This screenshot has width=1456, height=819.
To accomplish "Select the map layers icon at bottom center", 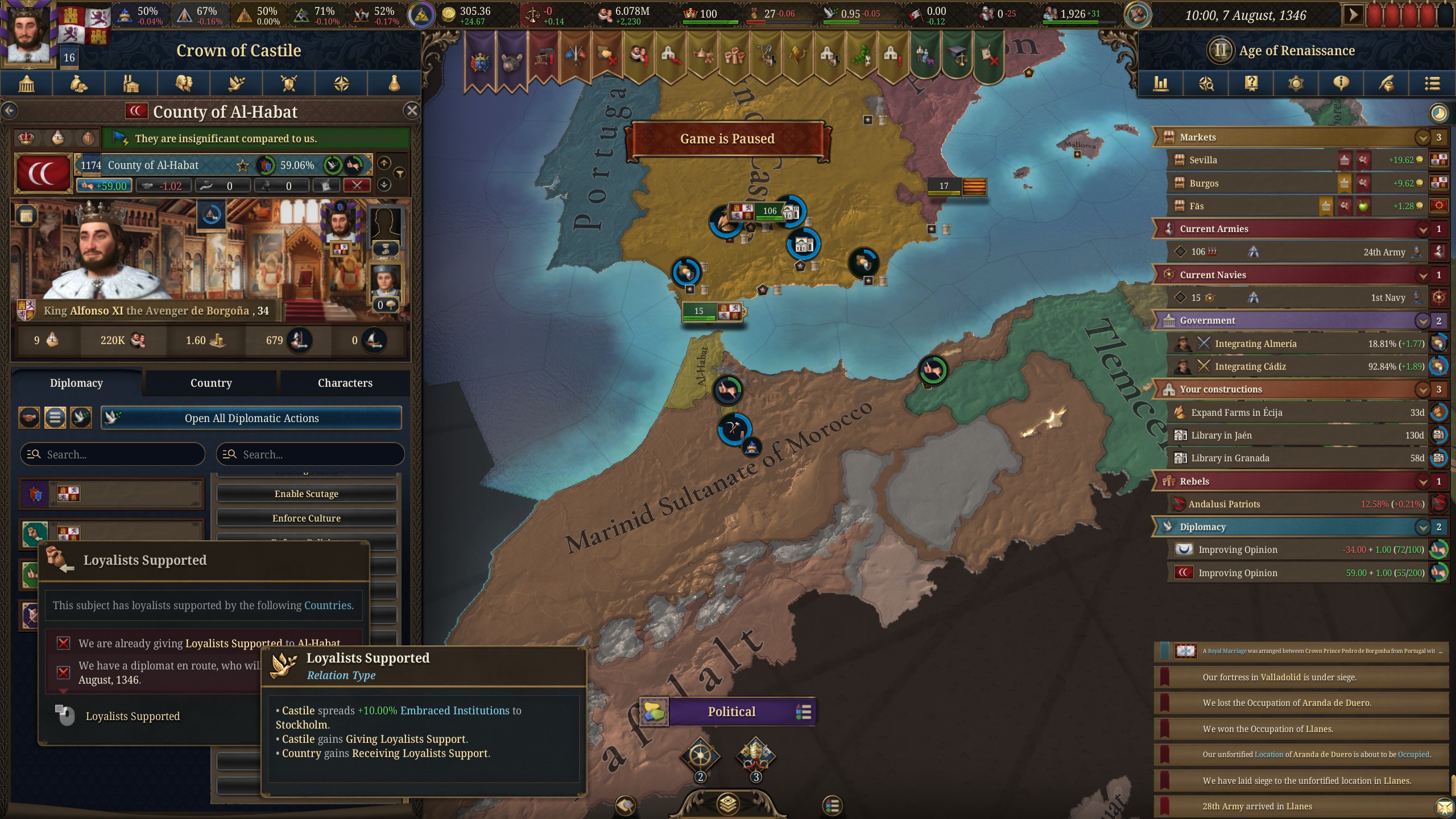I will pyautogui.click(x=728, y=804).
